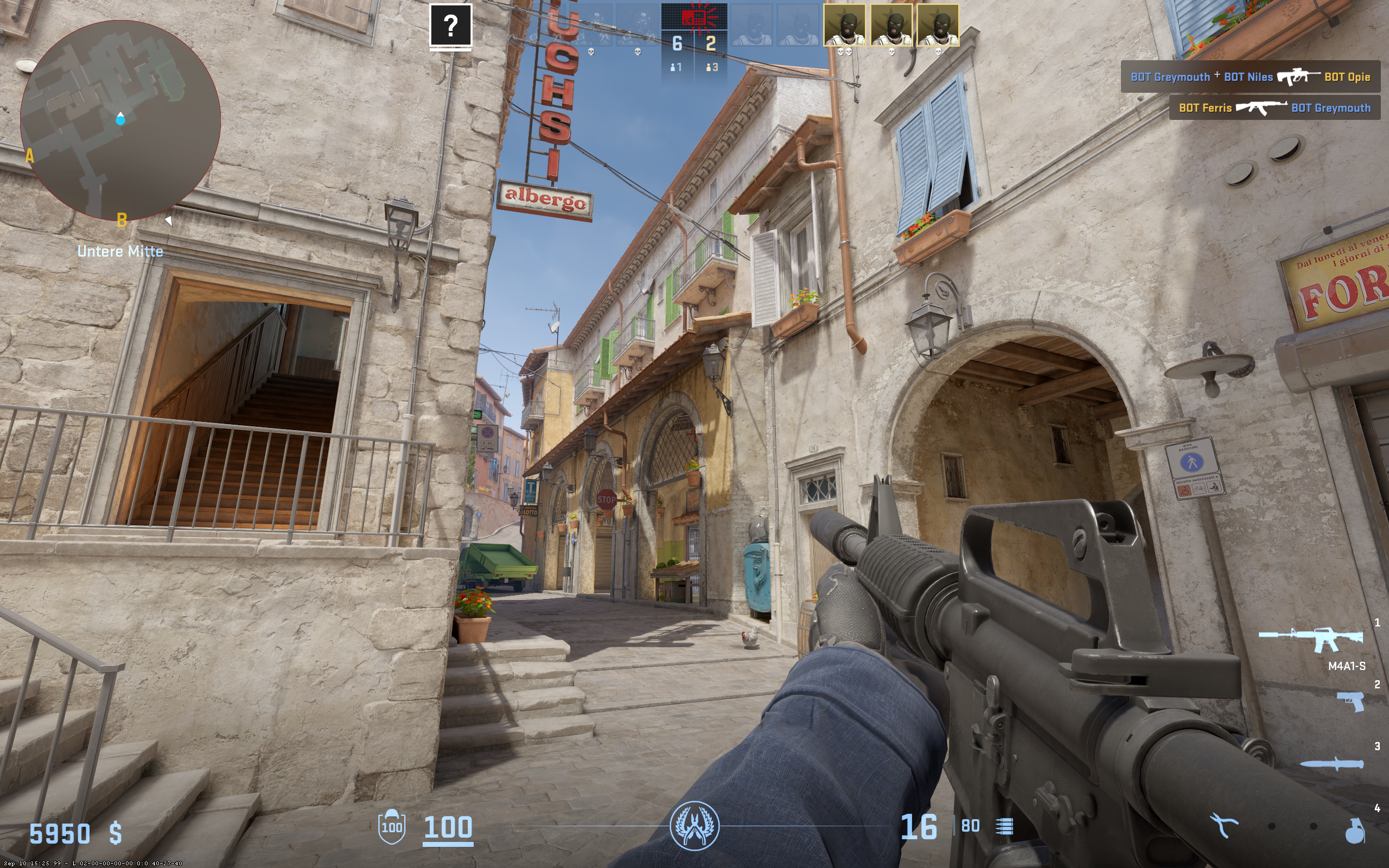Select the knife weapon slot
This screenshot has width=1389, height=868.
1331,763
